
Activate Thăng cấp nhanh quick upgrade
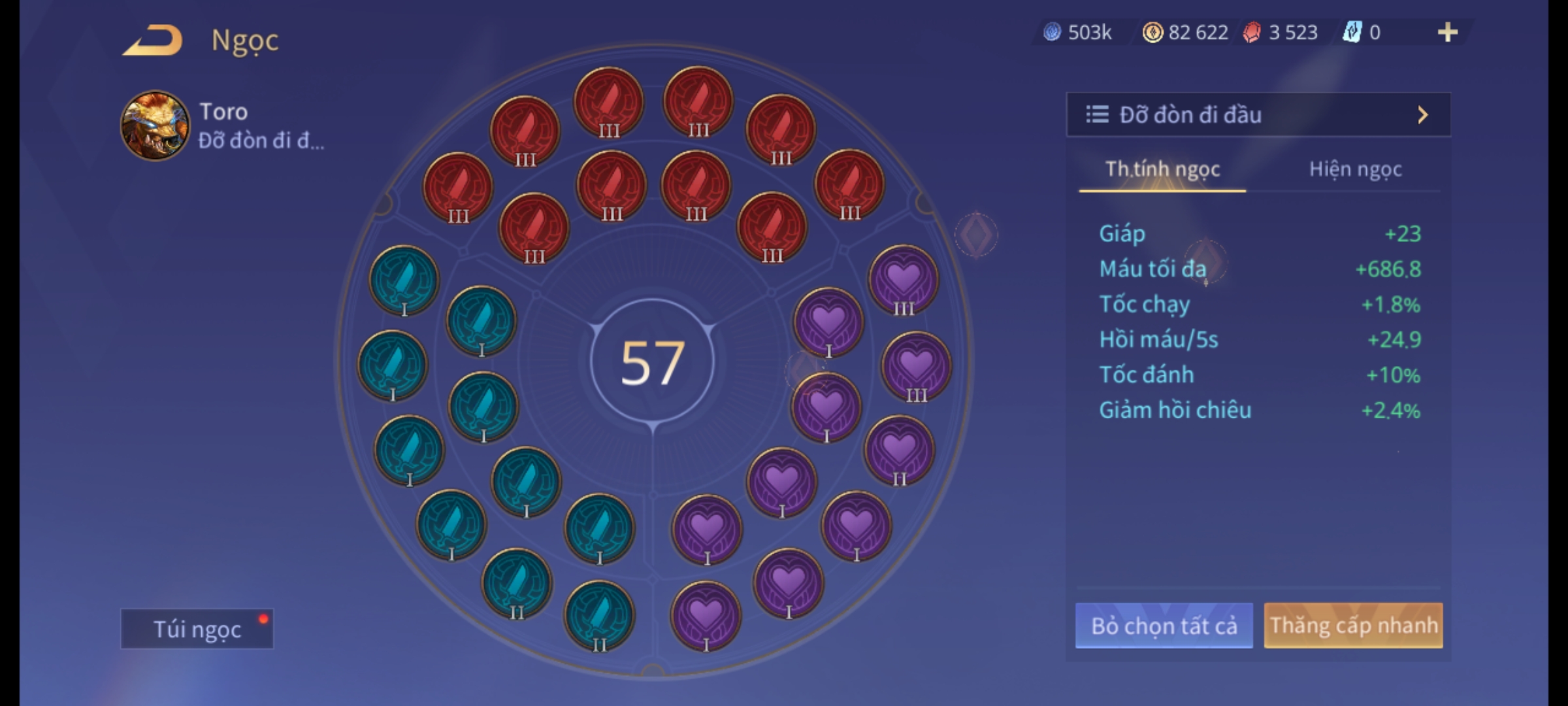[1353, 626]
